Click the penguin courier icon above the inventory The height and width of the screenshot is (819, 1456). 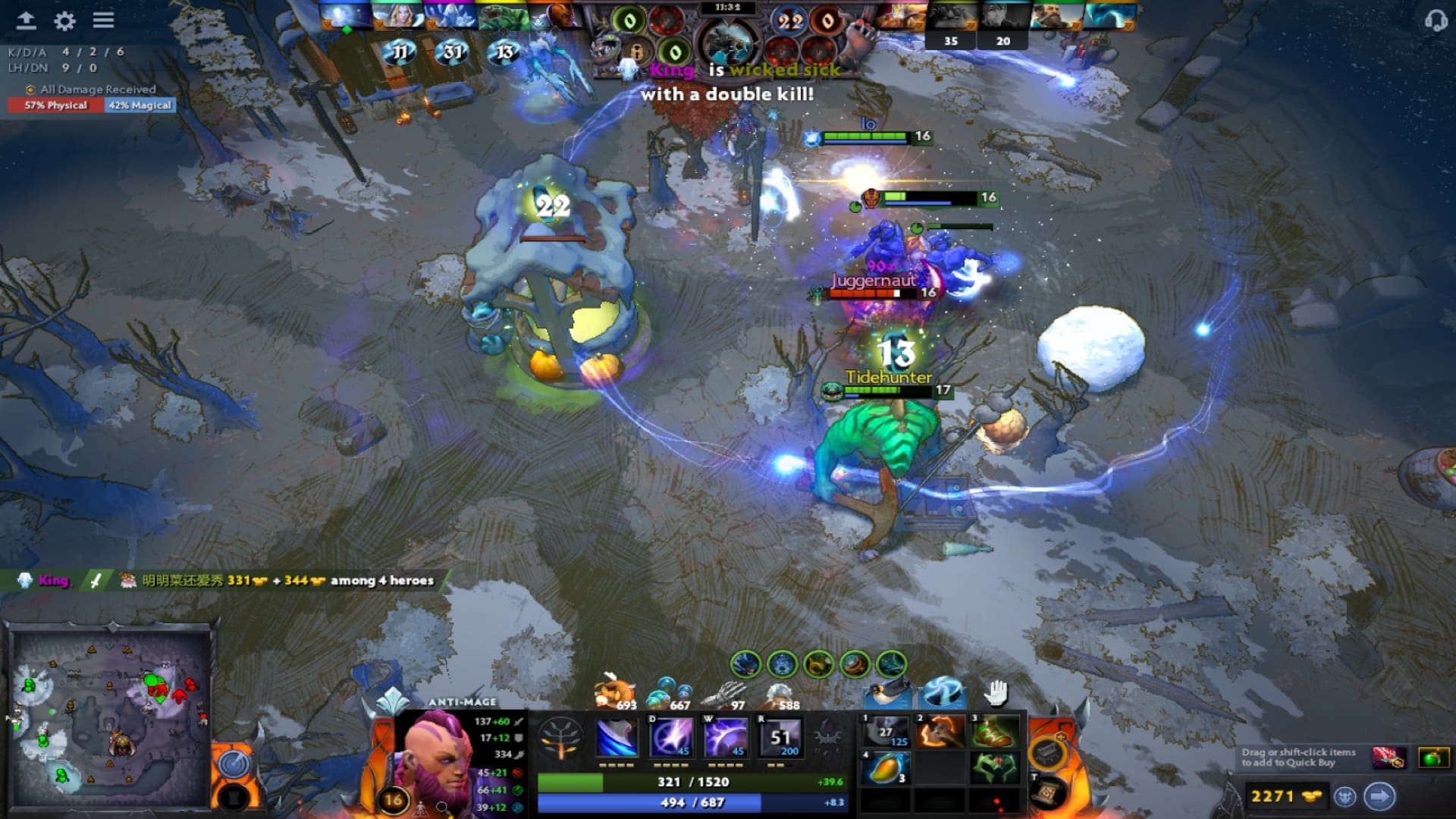(886, 695)
